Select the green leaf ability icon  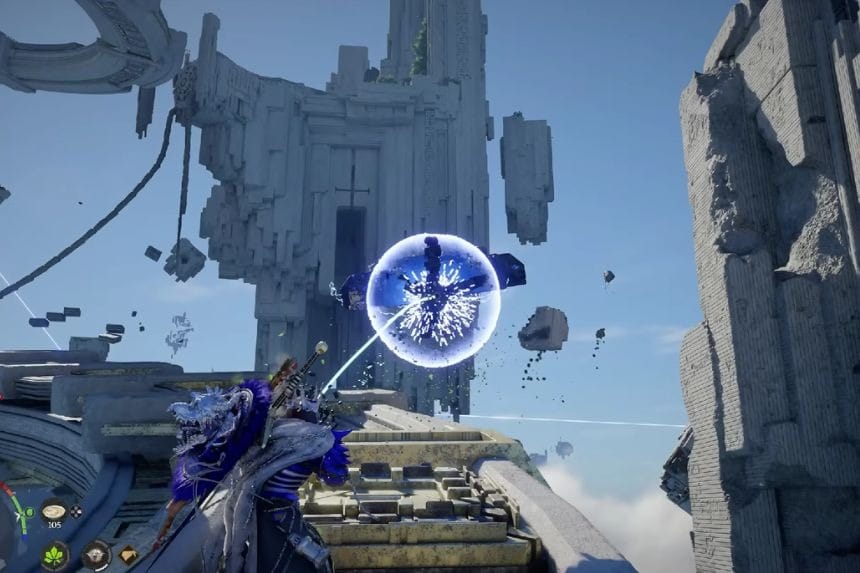coord(54,555)
